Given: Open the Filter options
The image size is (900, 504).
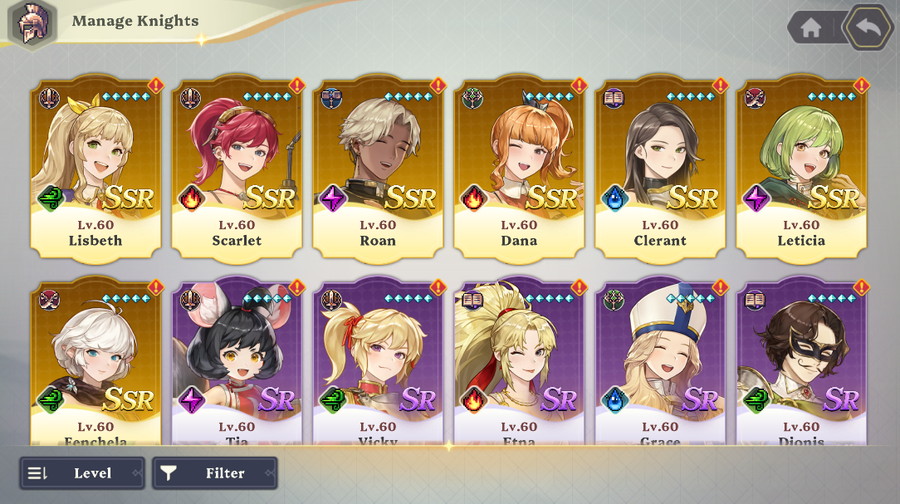Looking at the screenshot, I should coord(215,473).
